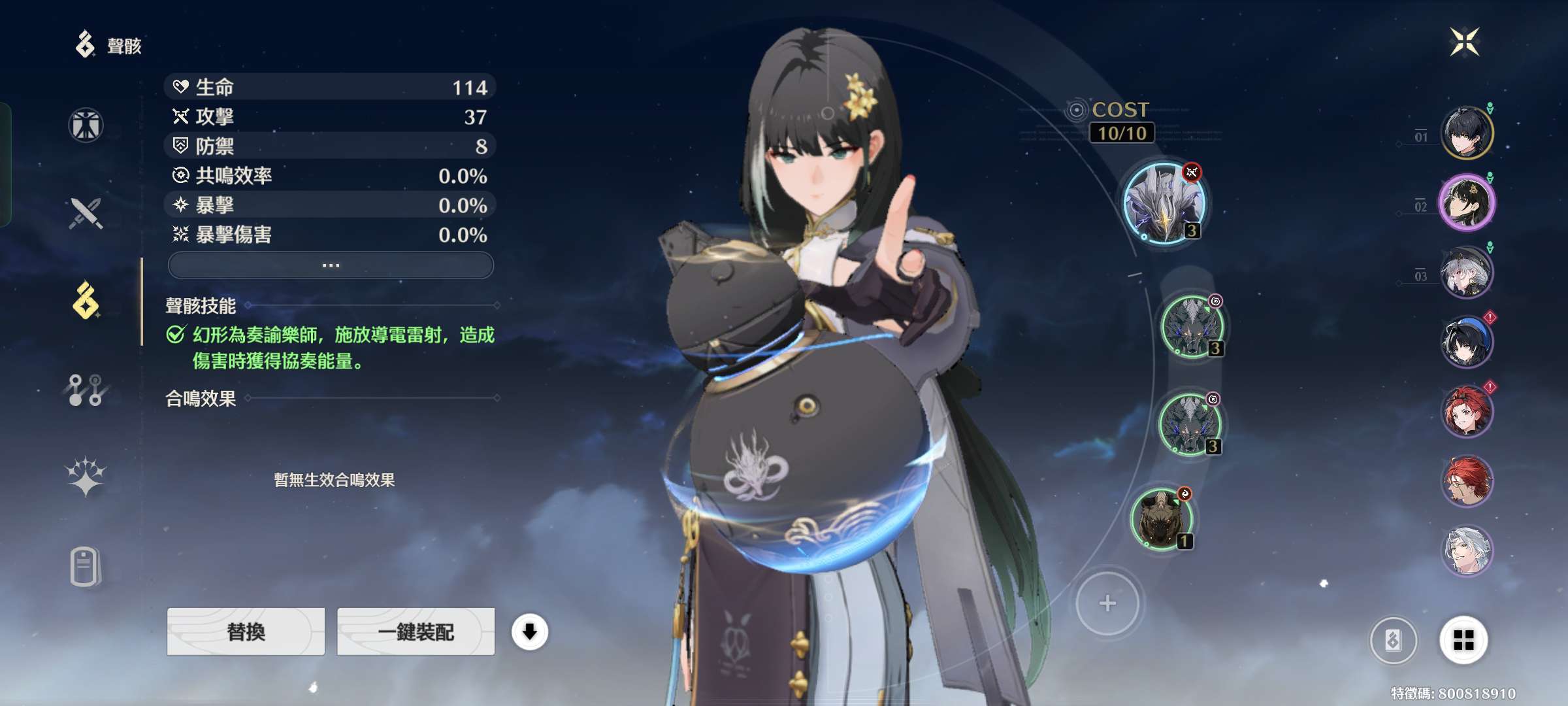Choose the team slot 01 character portrait
Image resolution: width=1568 pixels, height=706 pixels.
[1467, 134]
